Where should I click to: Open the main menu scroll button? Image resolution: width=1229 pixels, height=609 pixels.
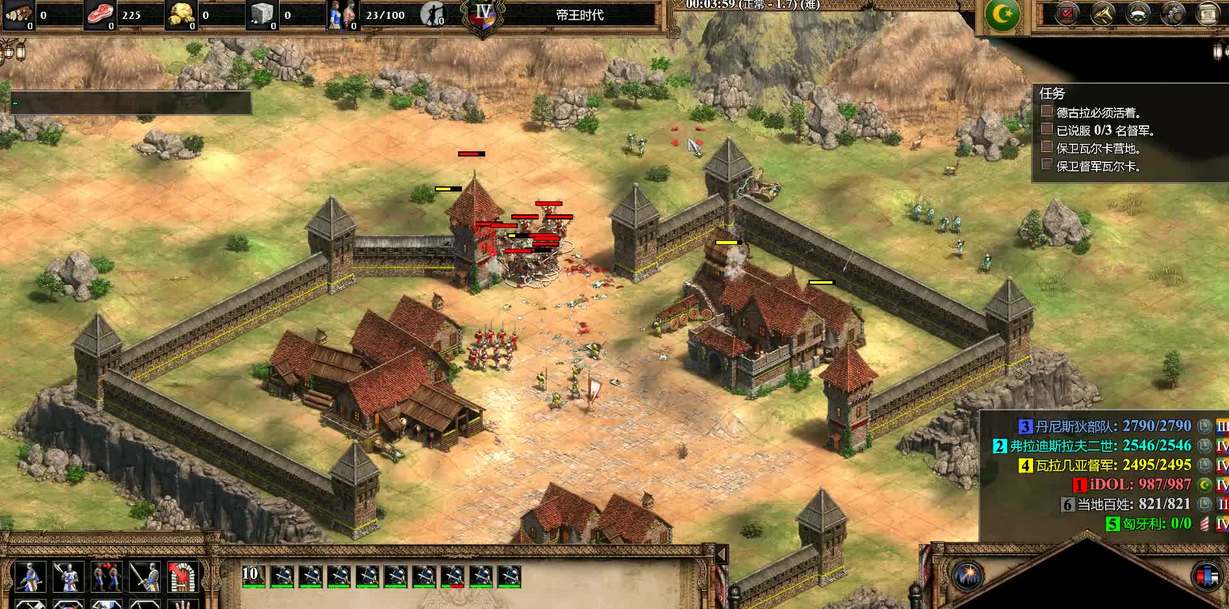click(x=1210, y=14)
